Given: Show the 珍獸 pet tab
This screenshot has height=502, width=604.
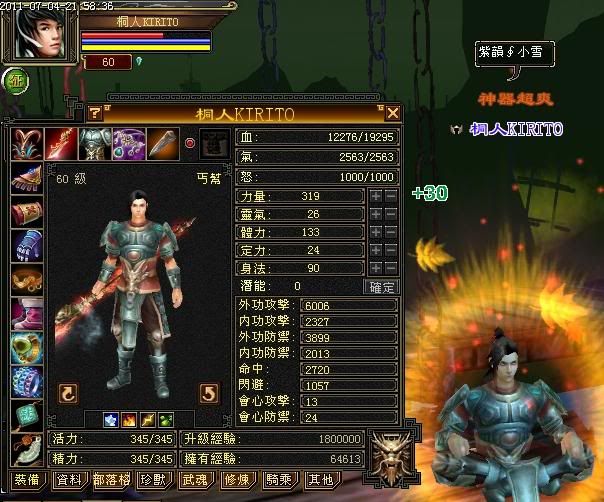Looking at the screenshot, I should [x=153, y=480].
